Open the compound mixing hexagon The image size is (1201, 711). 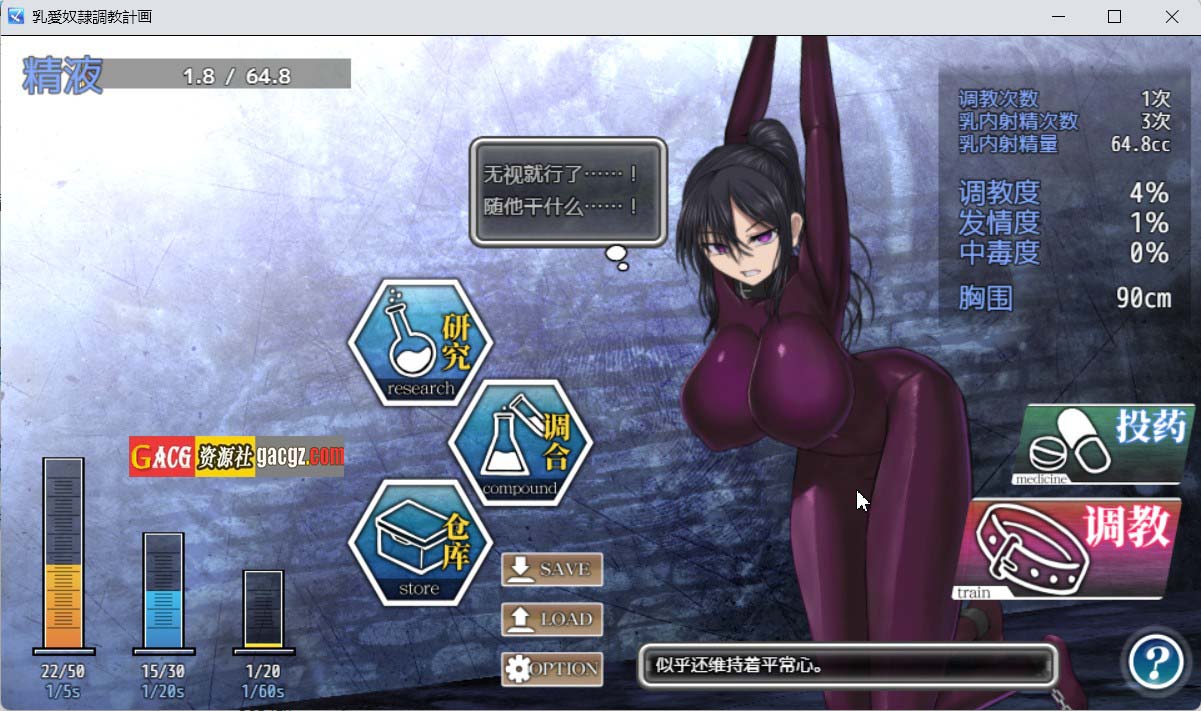point(520,443)
